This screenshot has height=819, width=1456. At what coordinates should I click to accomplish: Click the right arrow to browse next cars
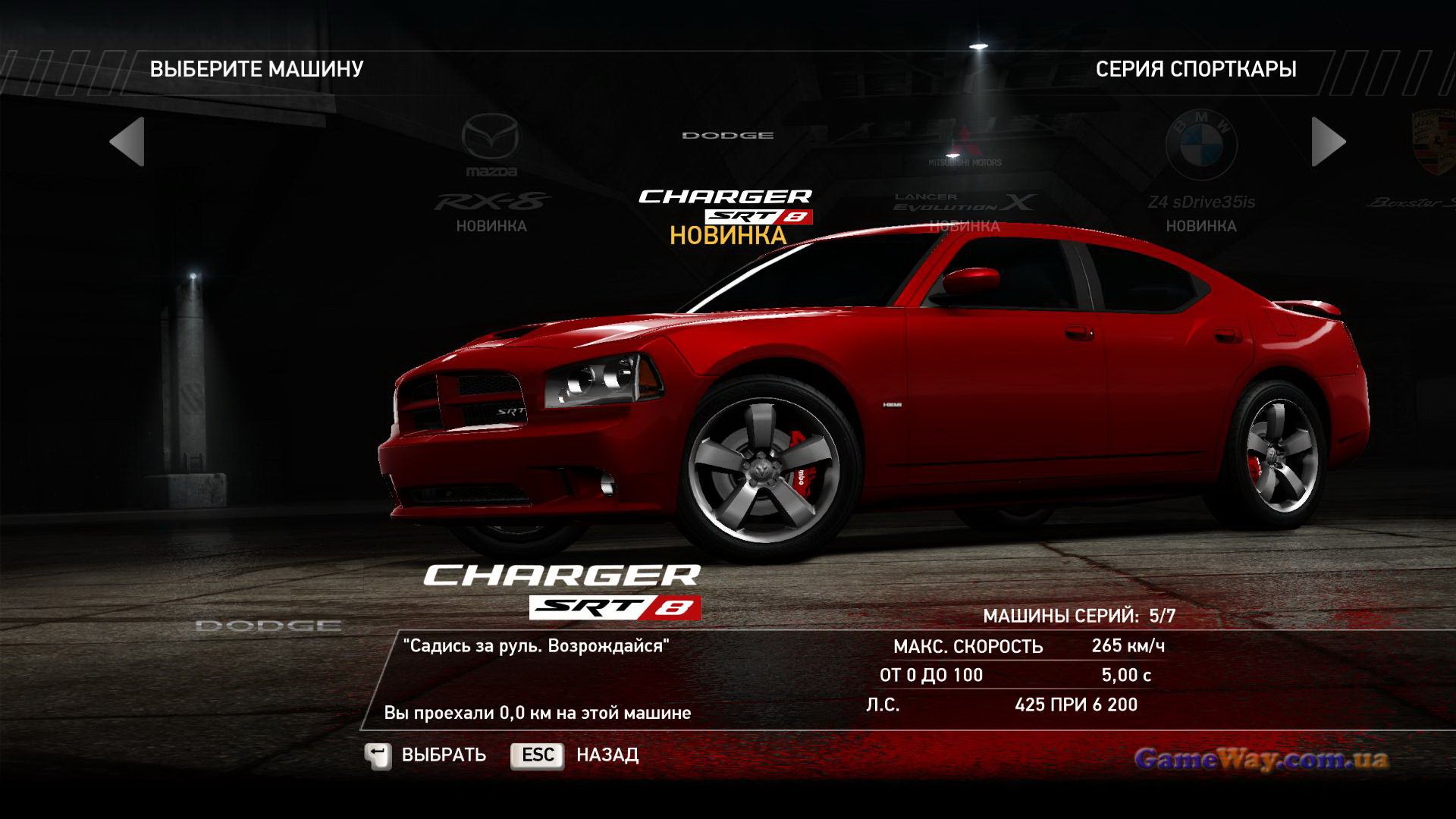pyautogui.click(x=1329, y=142)
